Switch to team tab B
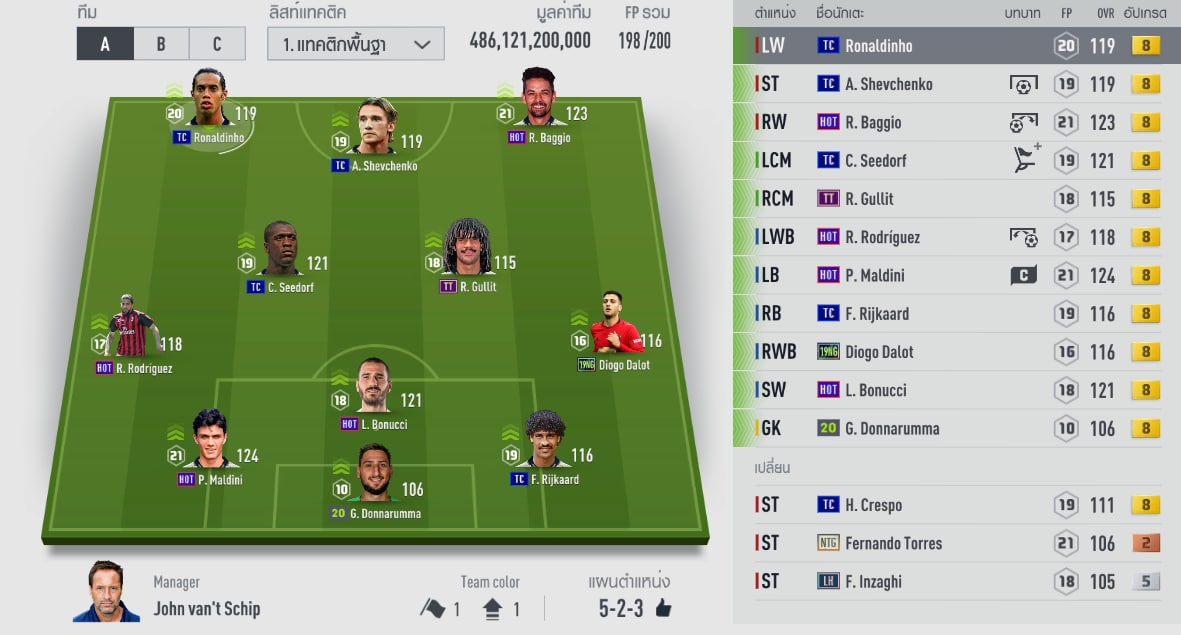The width and height of the screenshot is (1181, 635). 160,44
